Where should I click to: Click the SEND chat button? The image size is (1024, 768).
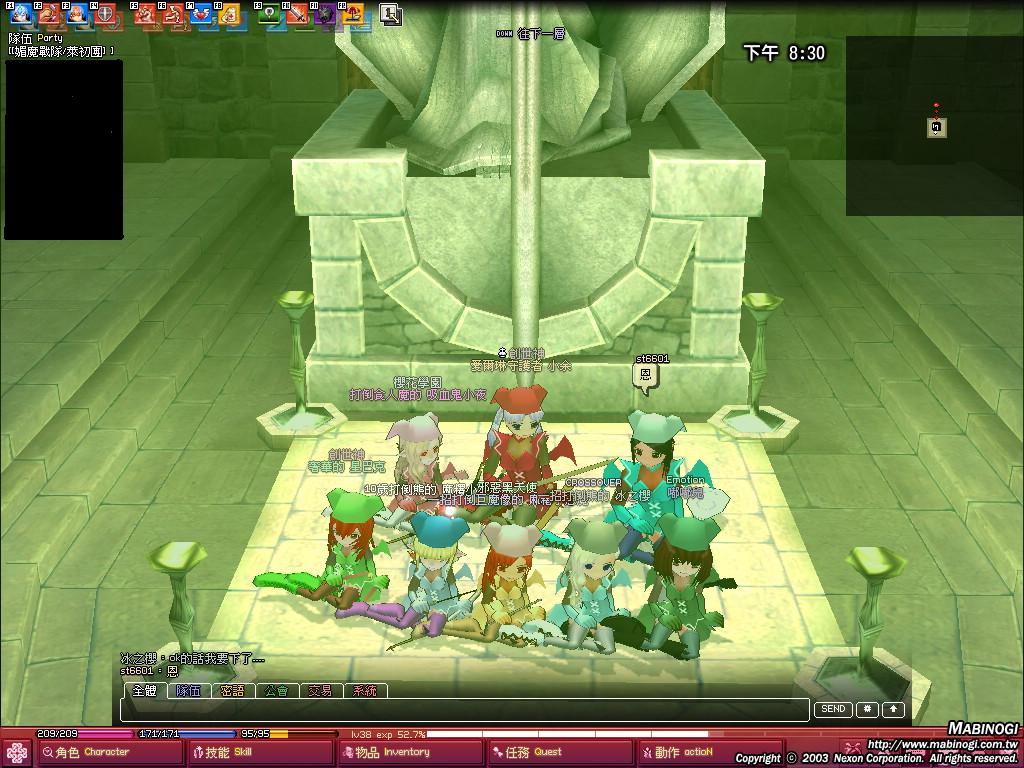click(833, 709)
